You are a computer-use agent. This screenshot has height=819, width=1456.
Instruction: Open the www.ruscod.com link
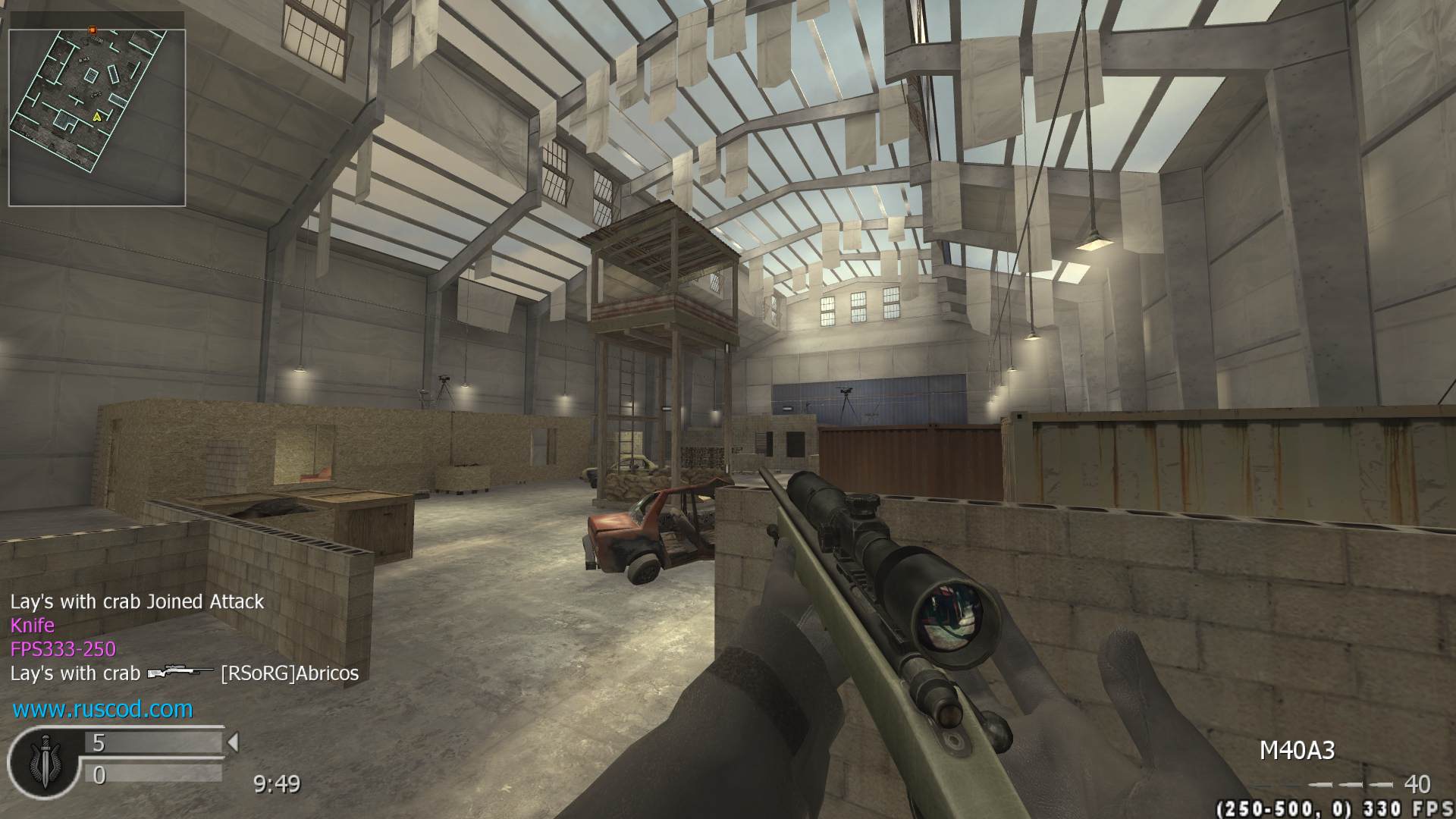coord(102,709)
